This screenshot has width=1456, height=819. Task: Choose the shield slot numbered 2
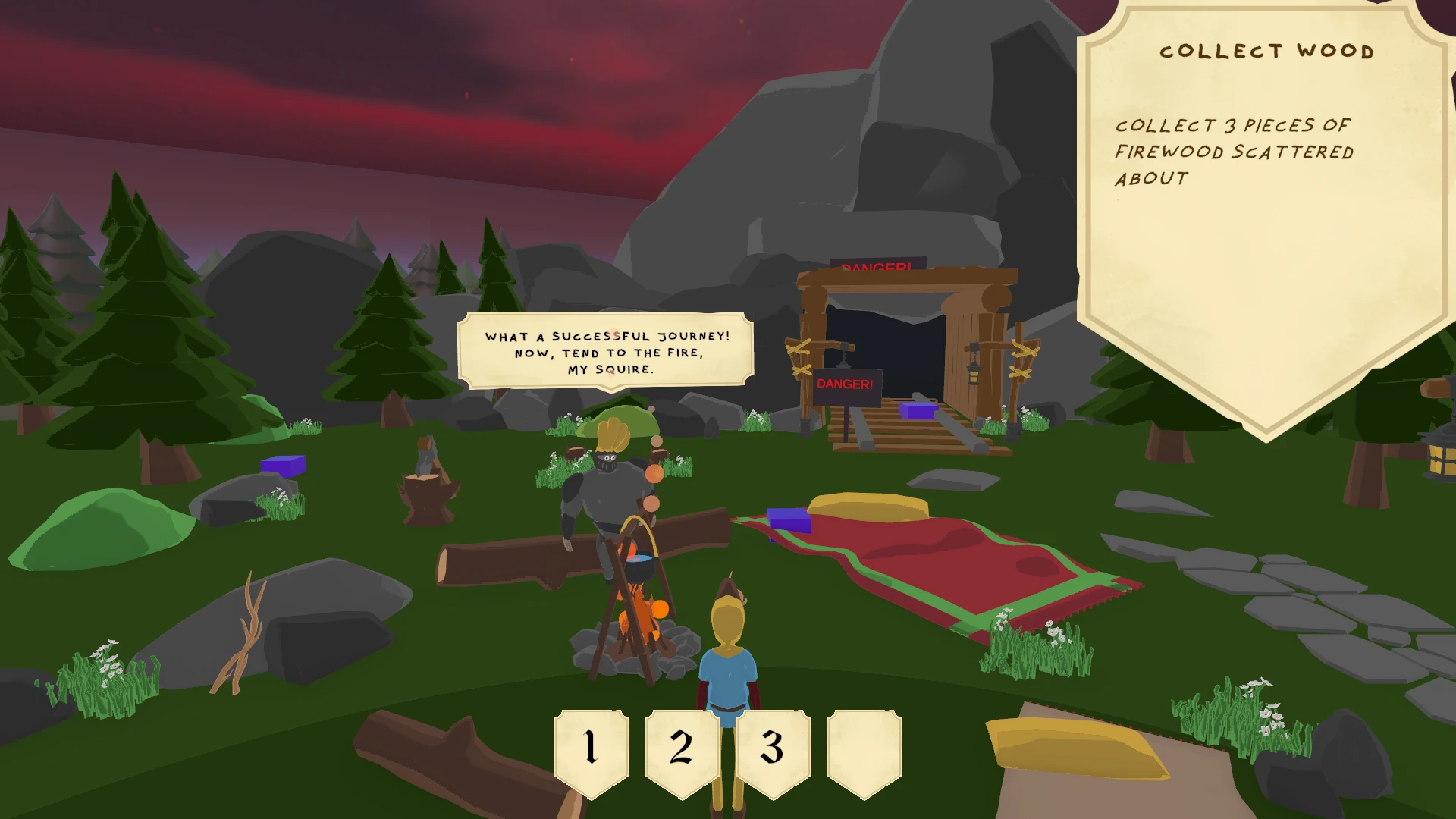[x=682, y=749]
